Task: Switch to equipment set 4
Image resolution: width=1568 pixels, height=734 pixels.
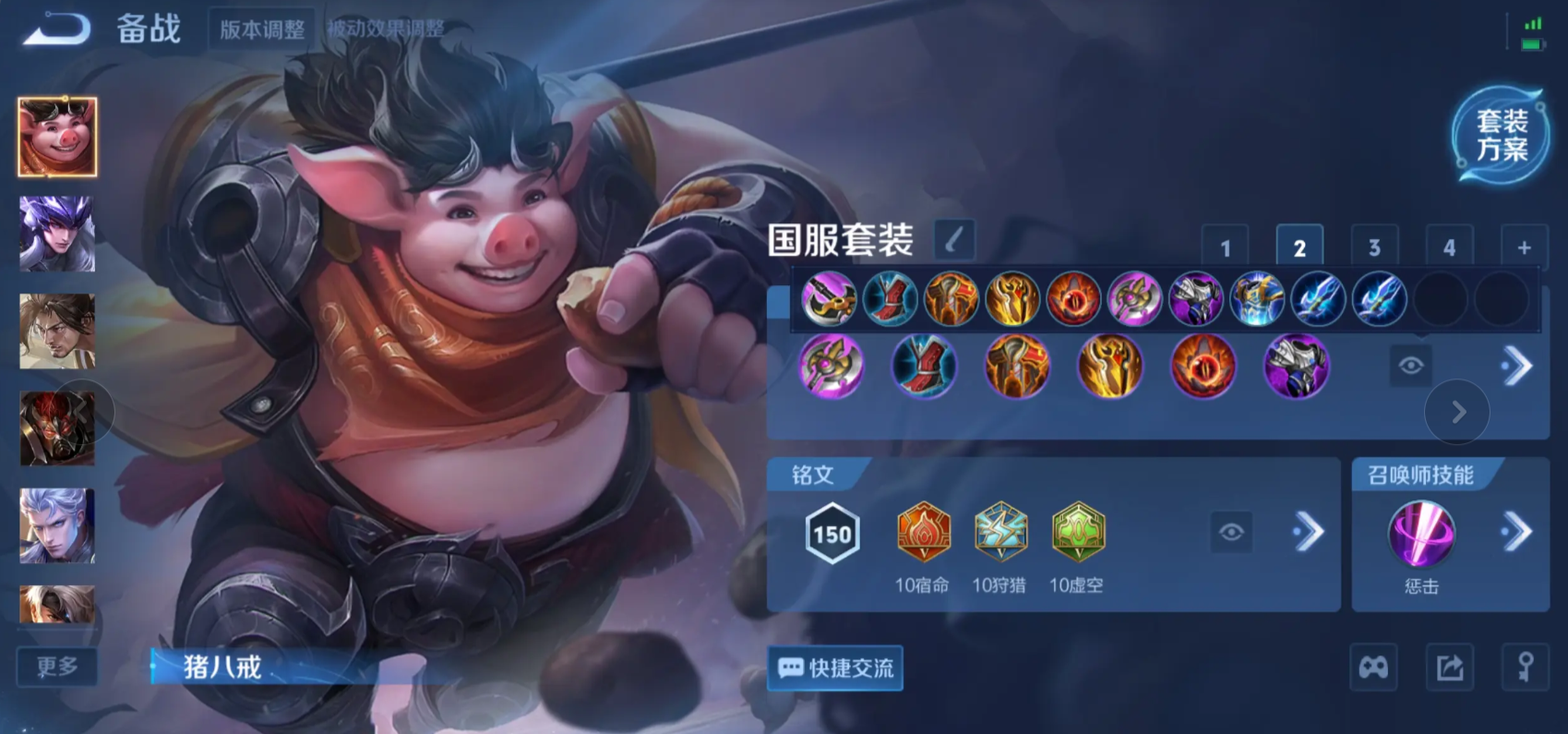Action: [1449, 247]
